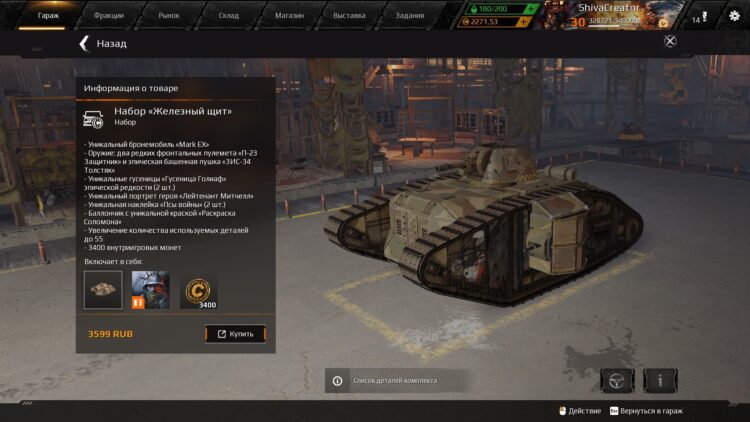The image size is (750, 422).
Task: Open the info button marked i
Action: point(660,380)
